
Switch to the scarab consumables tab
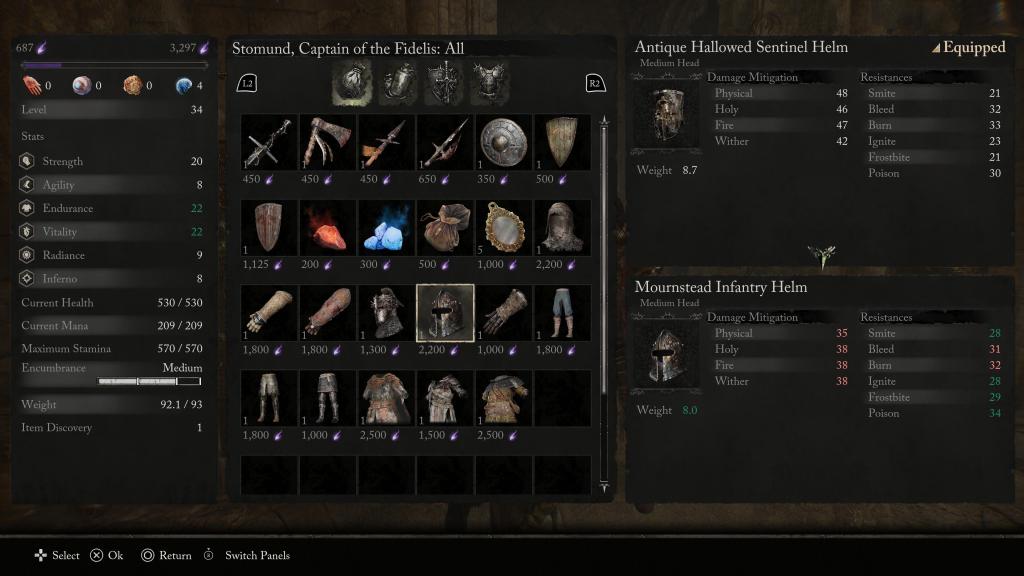pos(400,82)
